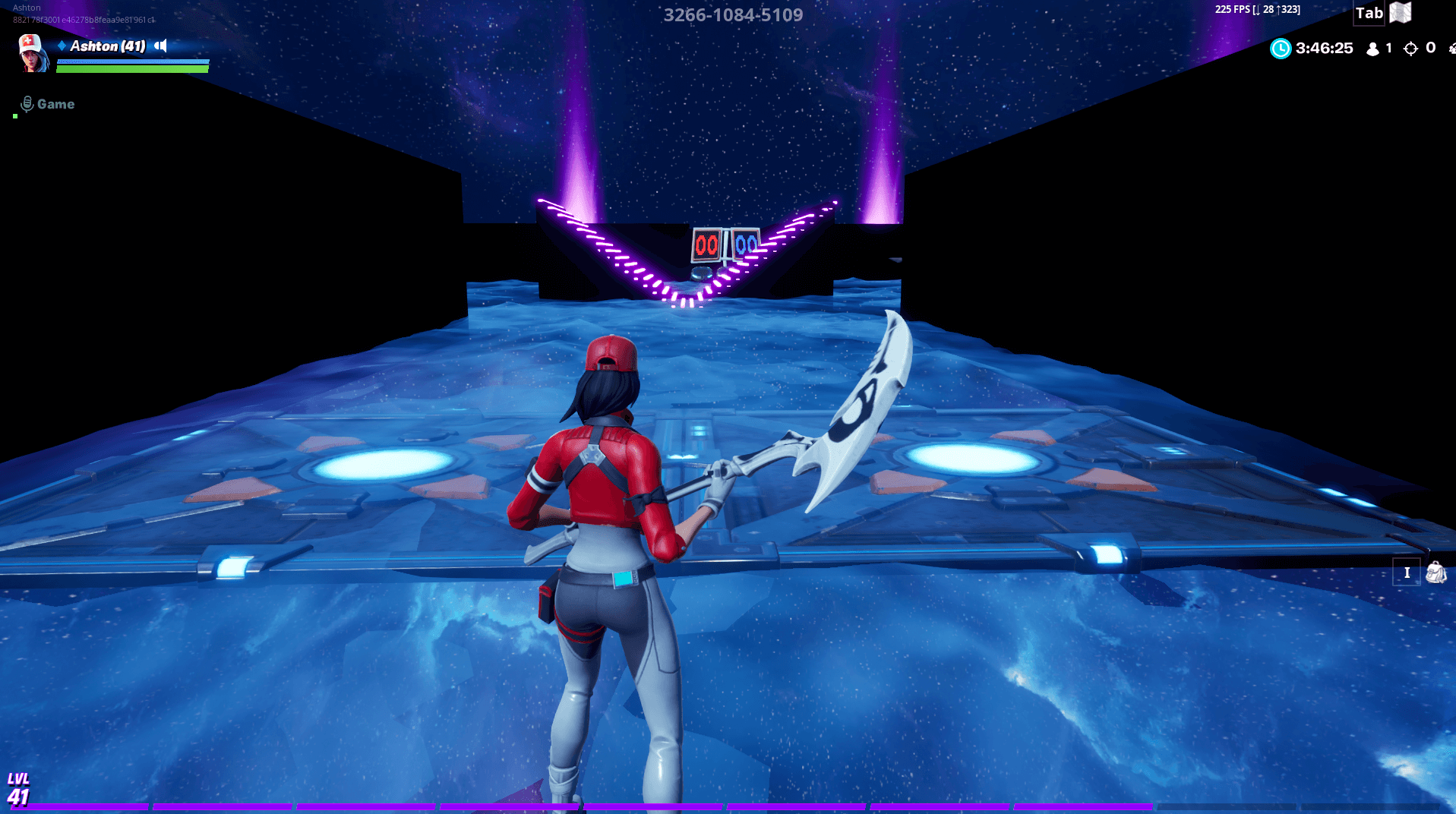Expand inventory with the I key prompt
This screenshot has width=1456, height=814.
(x=1407, y=573)
